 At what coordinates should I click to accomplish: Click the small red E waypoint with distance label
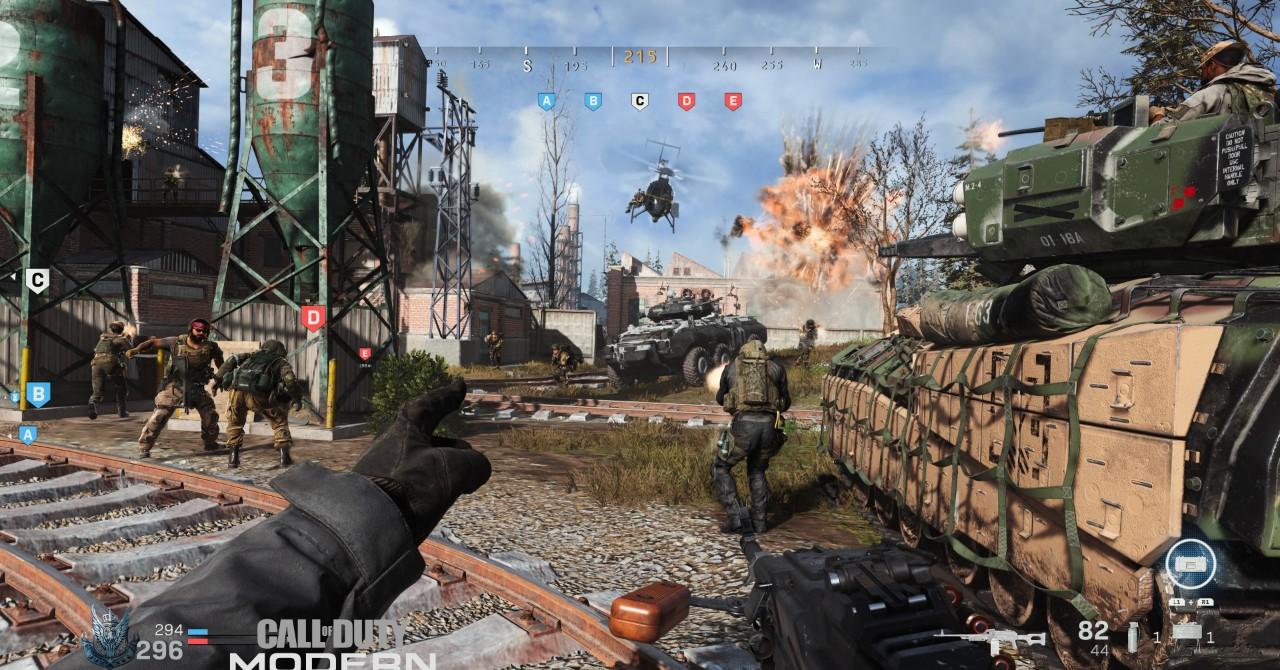click(365, 354)
